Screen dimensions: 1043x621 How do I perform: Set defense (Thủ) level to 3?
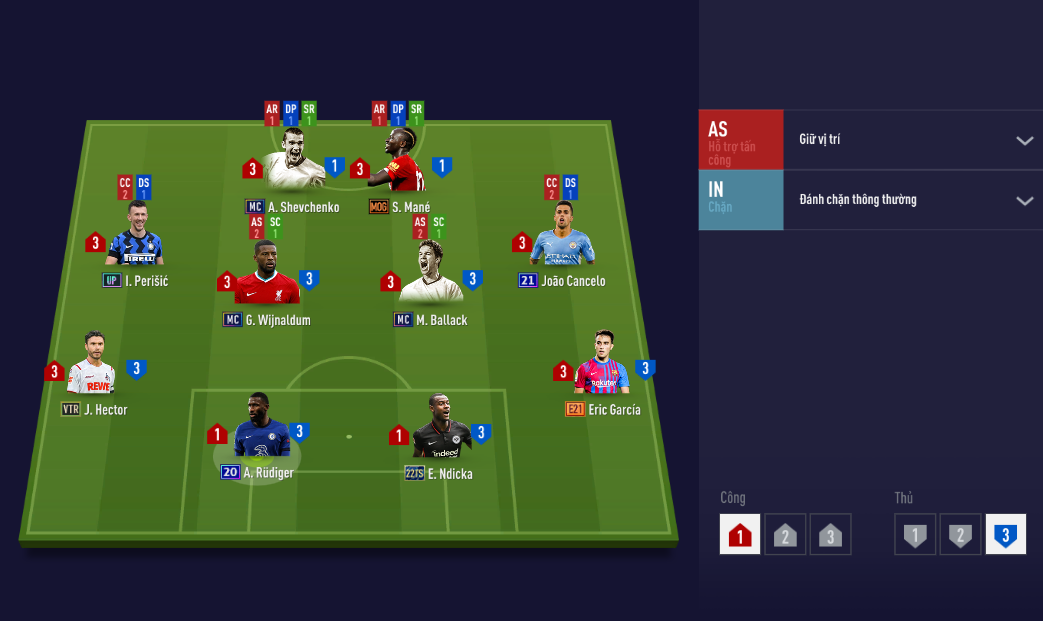[1005, 535]
